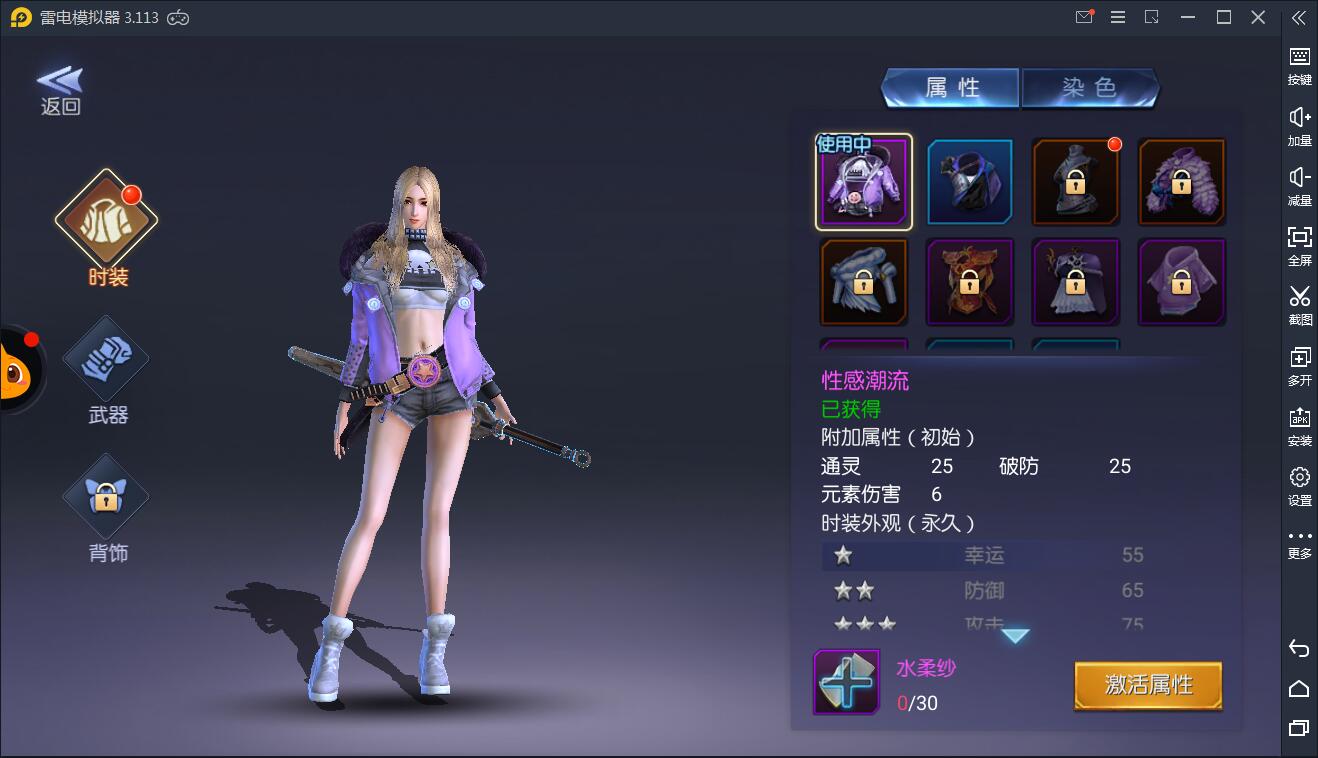Select the 背饰 (back accessory) category
The width and height of the screenshot is (1318, 758).
[105, 495]
